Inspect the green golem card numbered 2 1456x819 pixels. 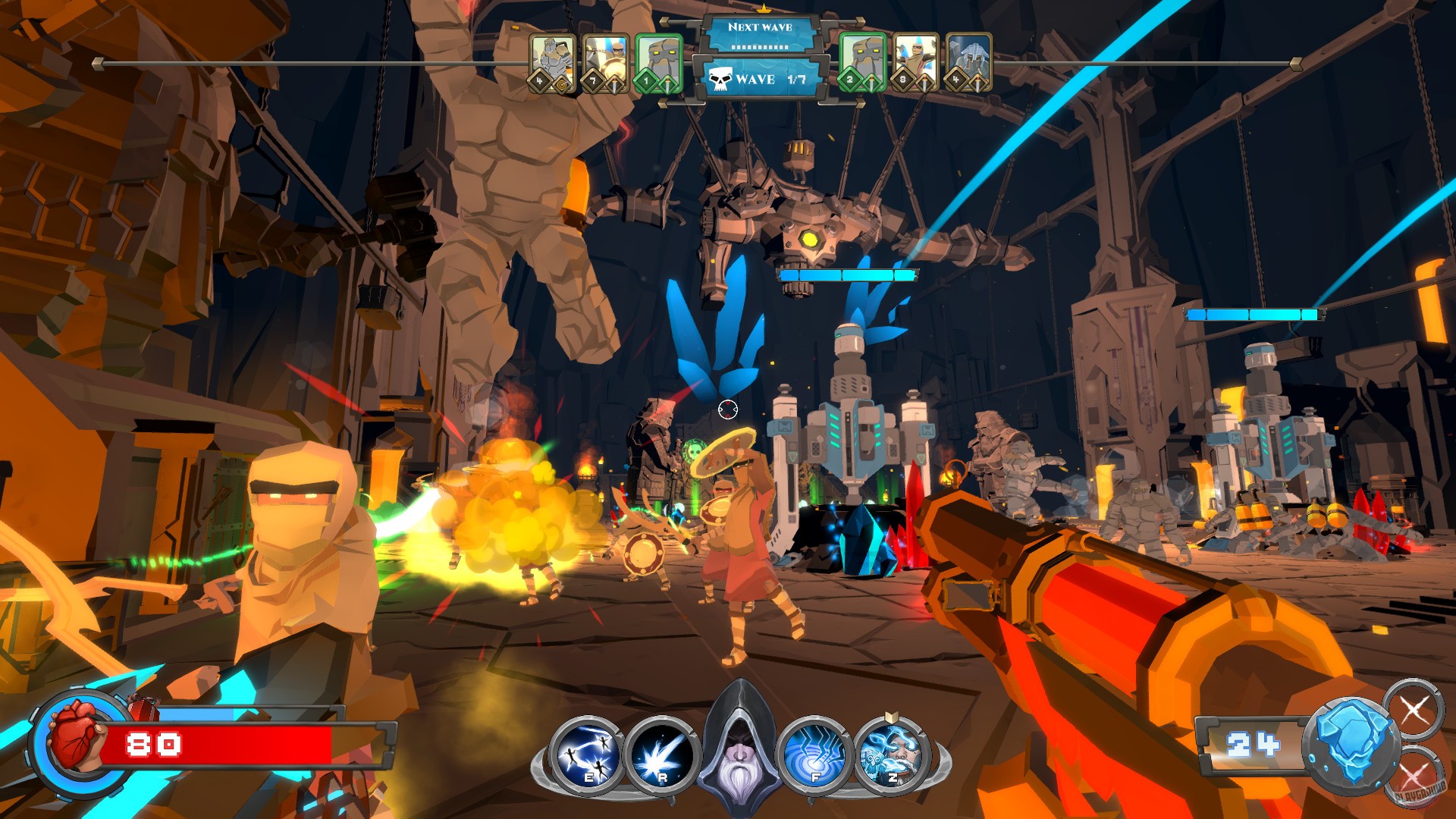point(862,63)
